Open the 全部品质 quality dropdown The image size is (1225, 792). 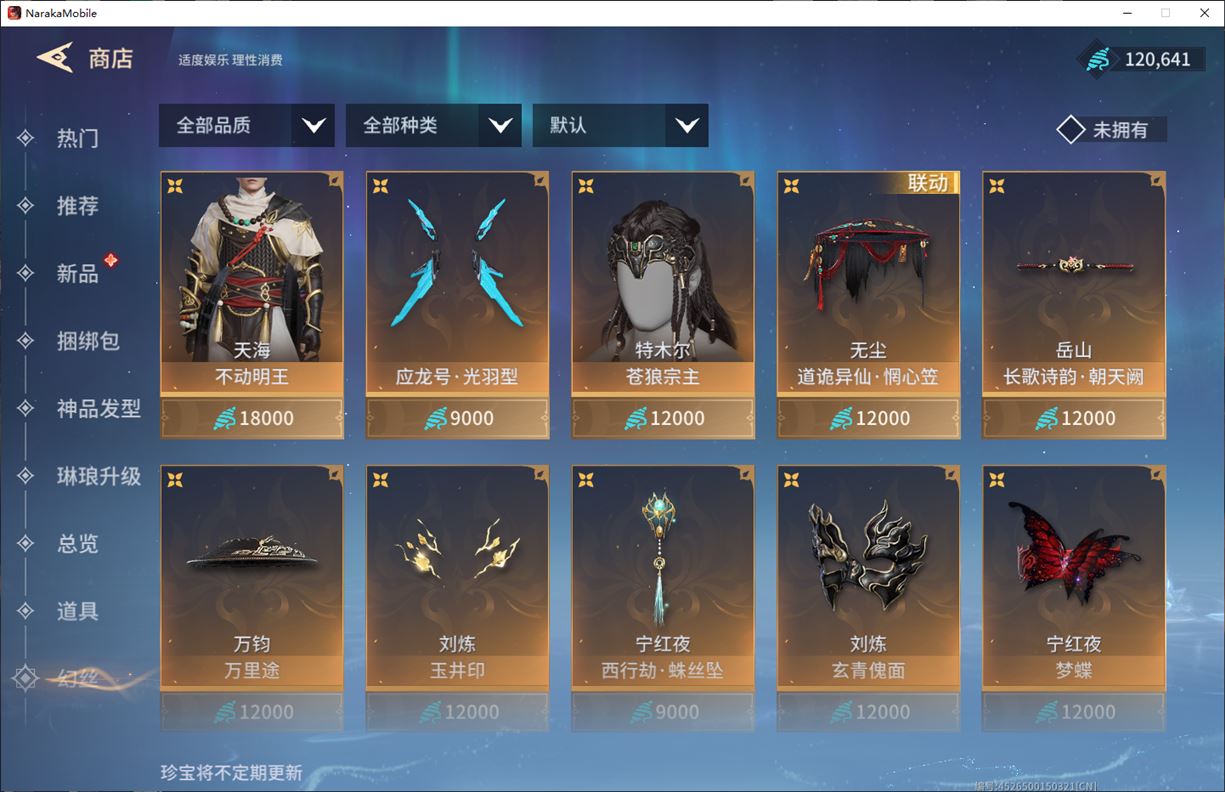coord(246,126)
